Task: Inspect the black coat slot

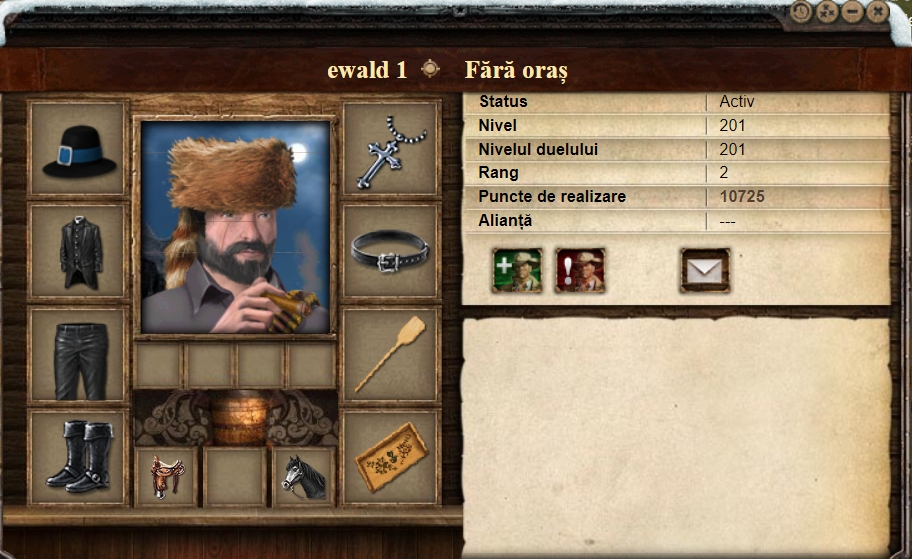Action: pos(79,252)
